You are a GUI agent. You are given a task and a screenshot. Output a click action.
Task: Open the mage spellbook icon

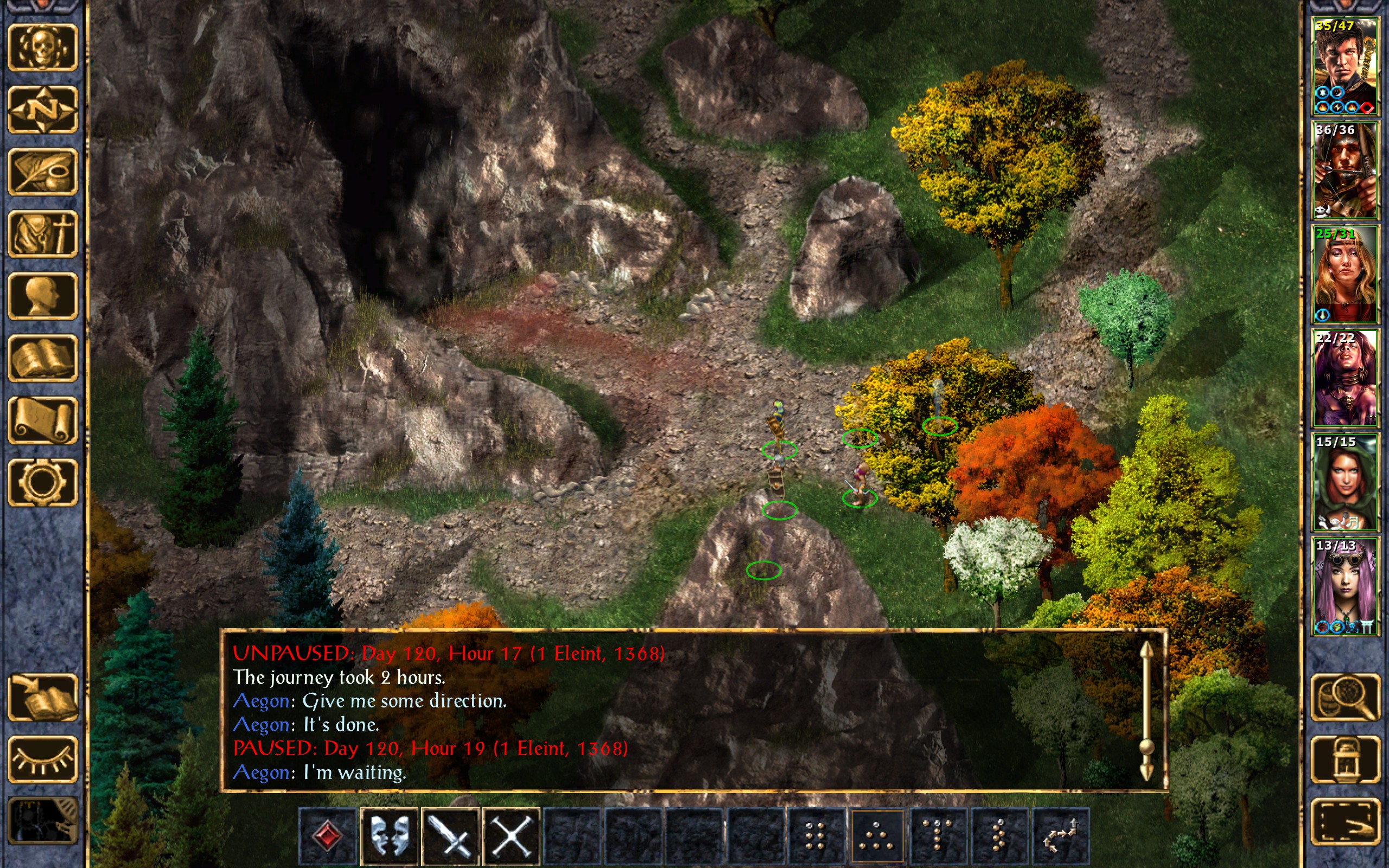point(42,358)
